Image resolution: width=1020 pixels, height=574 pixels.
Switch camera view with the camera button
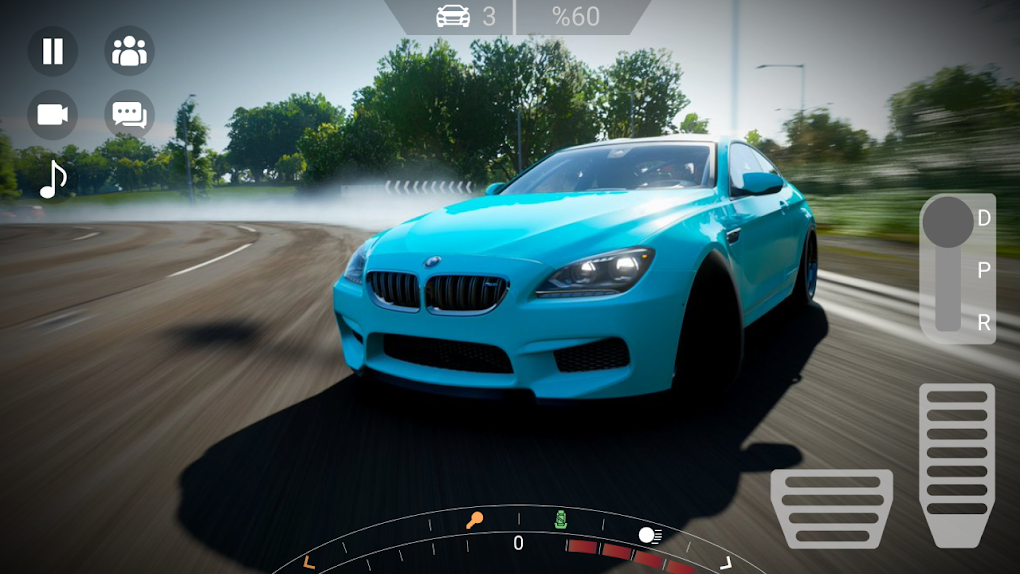(x=53, y=114)
